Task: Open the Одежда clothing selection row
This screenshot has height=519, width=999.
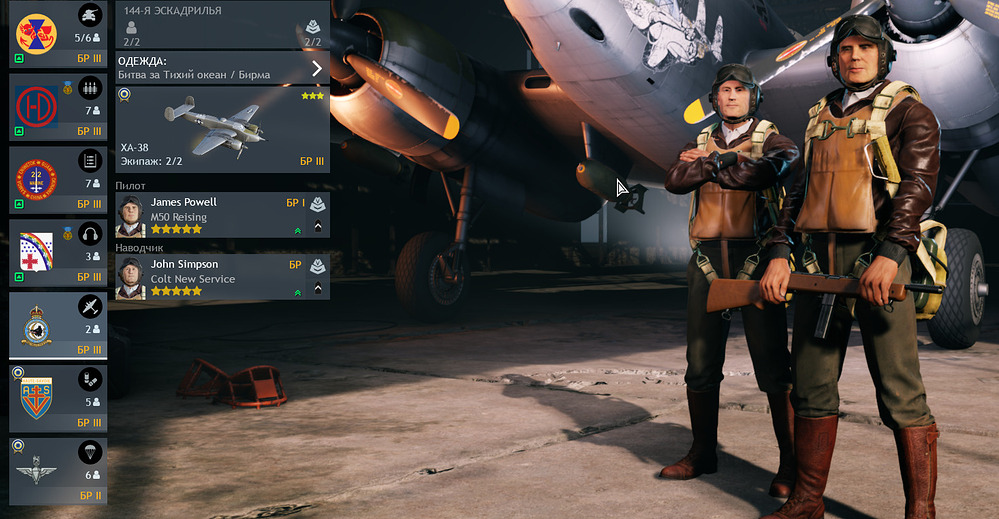Action: (x=222, y=68)
